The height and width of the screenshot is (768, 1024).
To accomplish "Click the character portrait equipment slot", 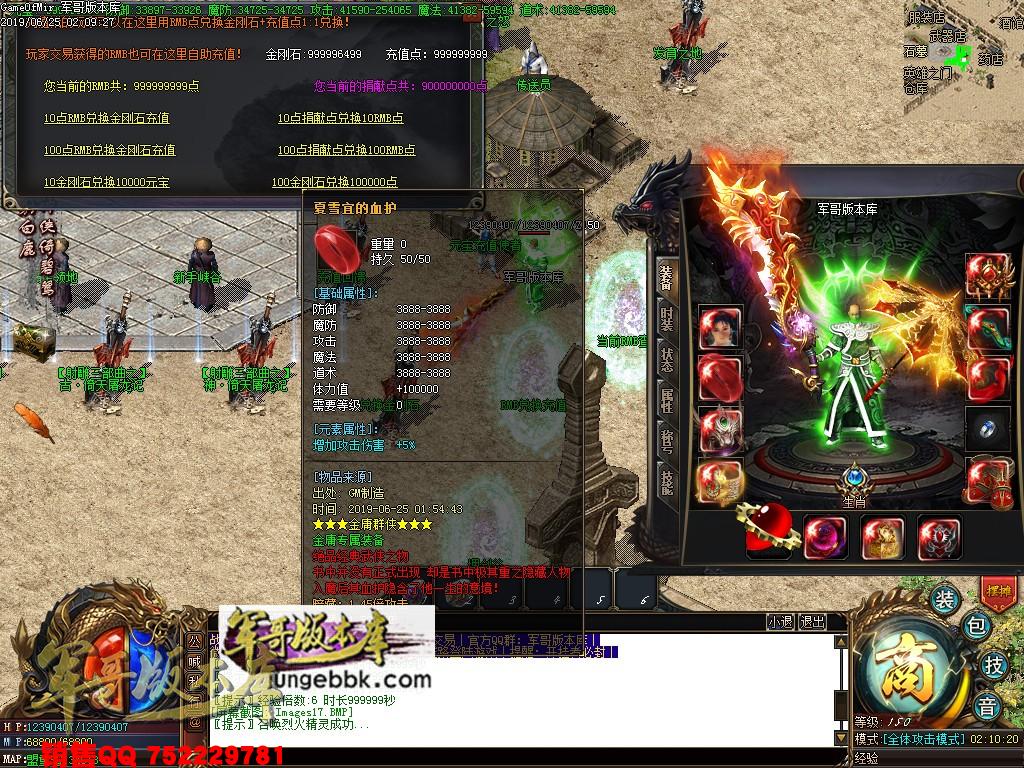I will click(x=720, y=328).
